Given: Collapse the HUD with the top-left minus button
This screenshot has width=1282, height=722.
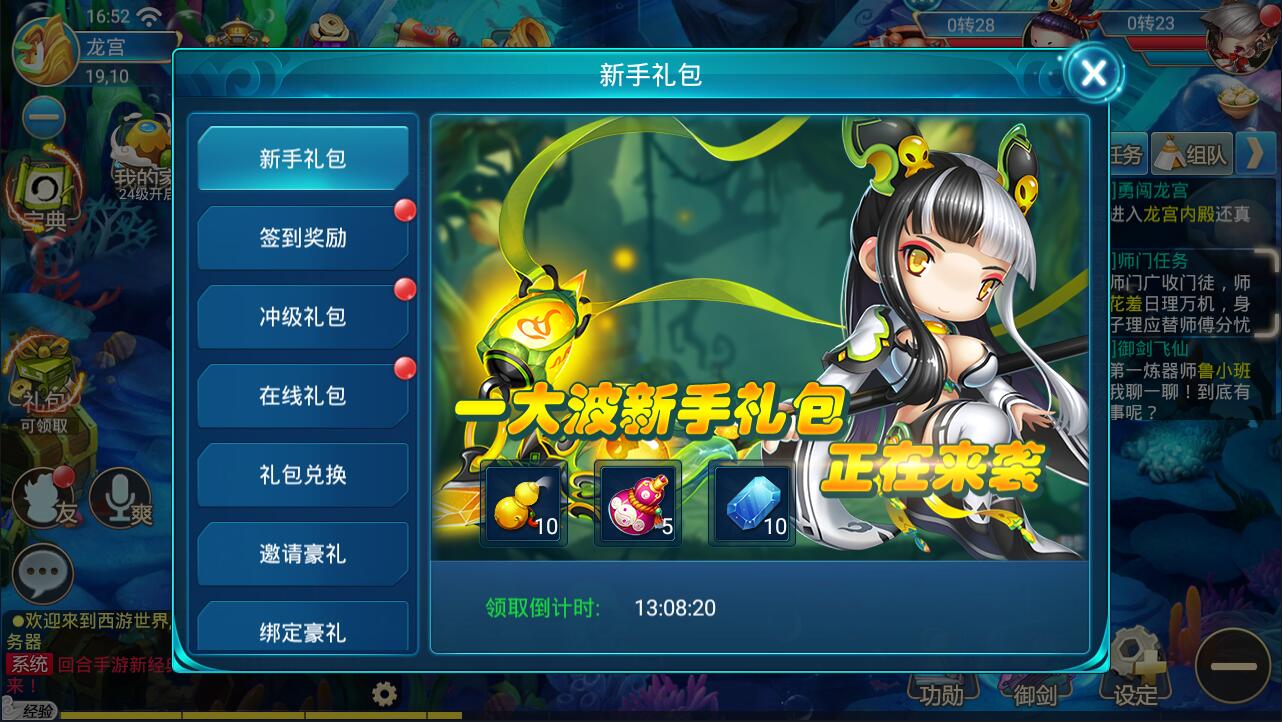Looking at the screenshot, I should pyautogui.click(x=42, y=118).
